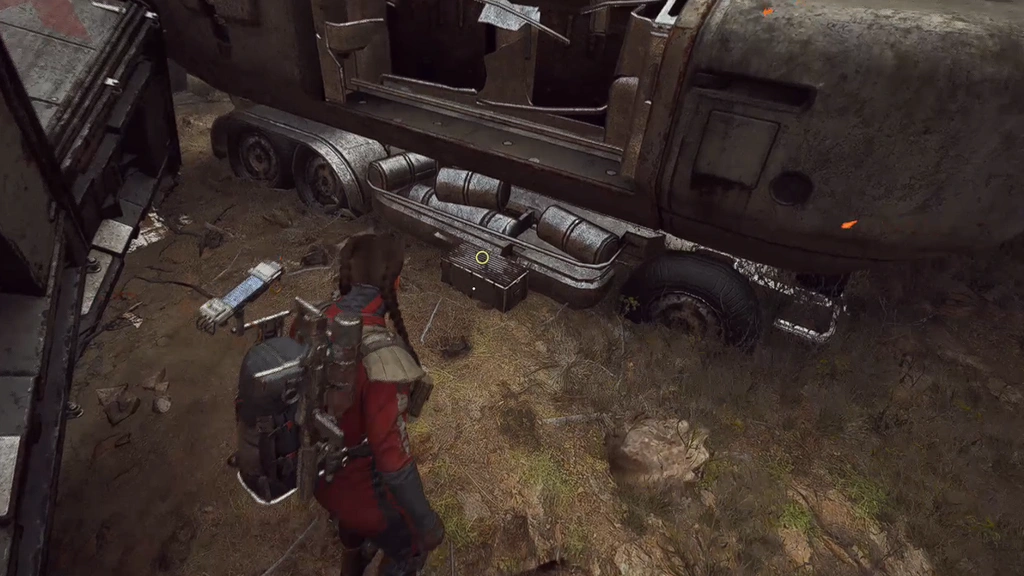This screenshot has height=576, width=1024.
Task: Select the yellow circle interaction marker
Action: pyautogui.click(x=482, y=257)
